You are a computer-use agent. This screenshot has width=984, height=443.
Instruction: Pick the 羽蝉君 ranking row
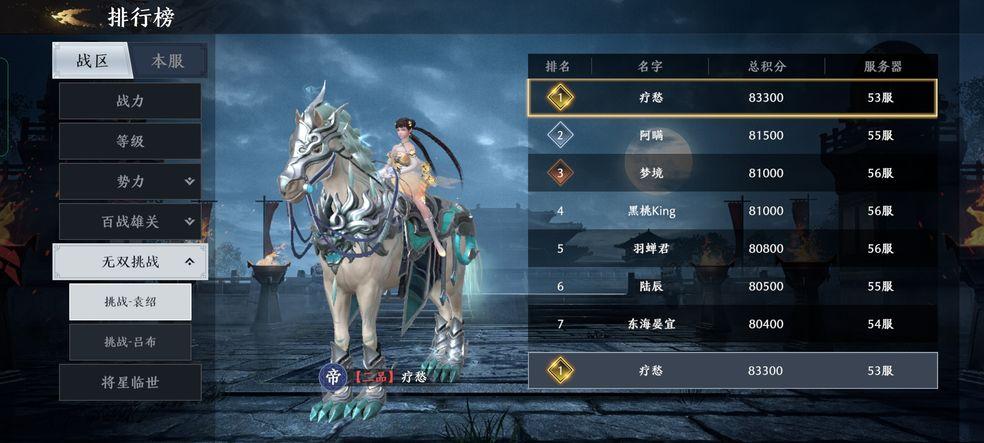tap(732, 249)
